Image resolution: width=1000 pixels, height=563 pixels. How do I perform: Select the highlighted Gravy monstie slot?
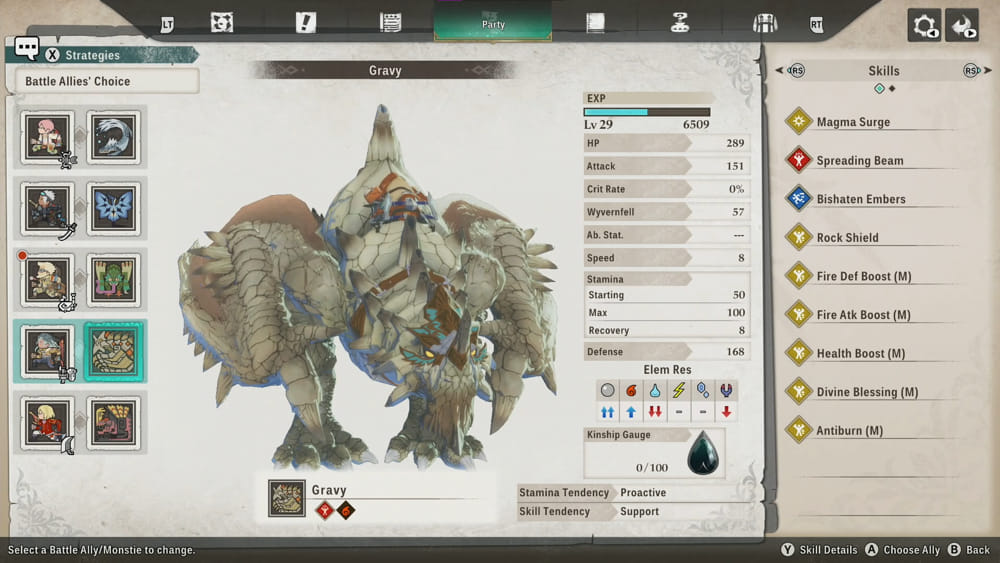pyautogui.click(x=114, y=351)
